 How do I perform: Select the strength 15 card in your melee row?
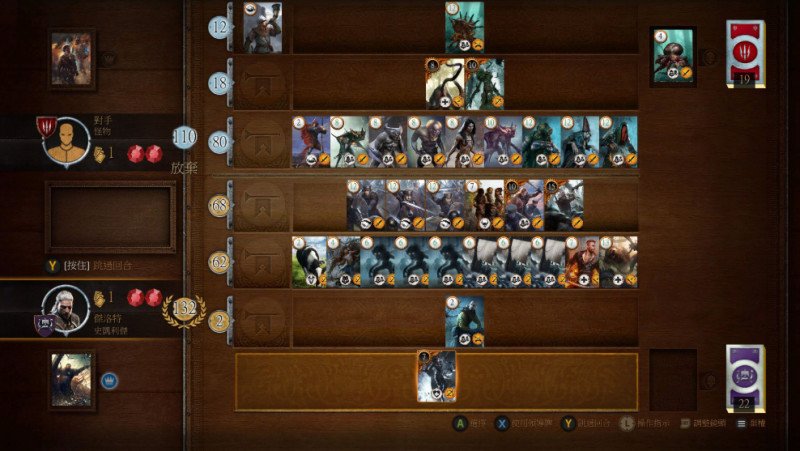point(564,205)
